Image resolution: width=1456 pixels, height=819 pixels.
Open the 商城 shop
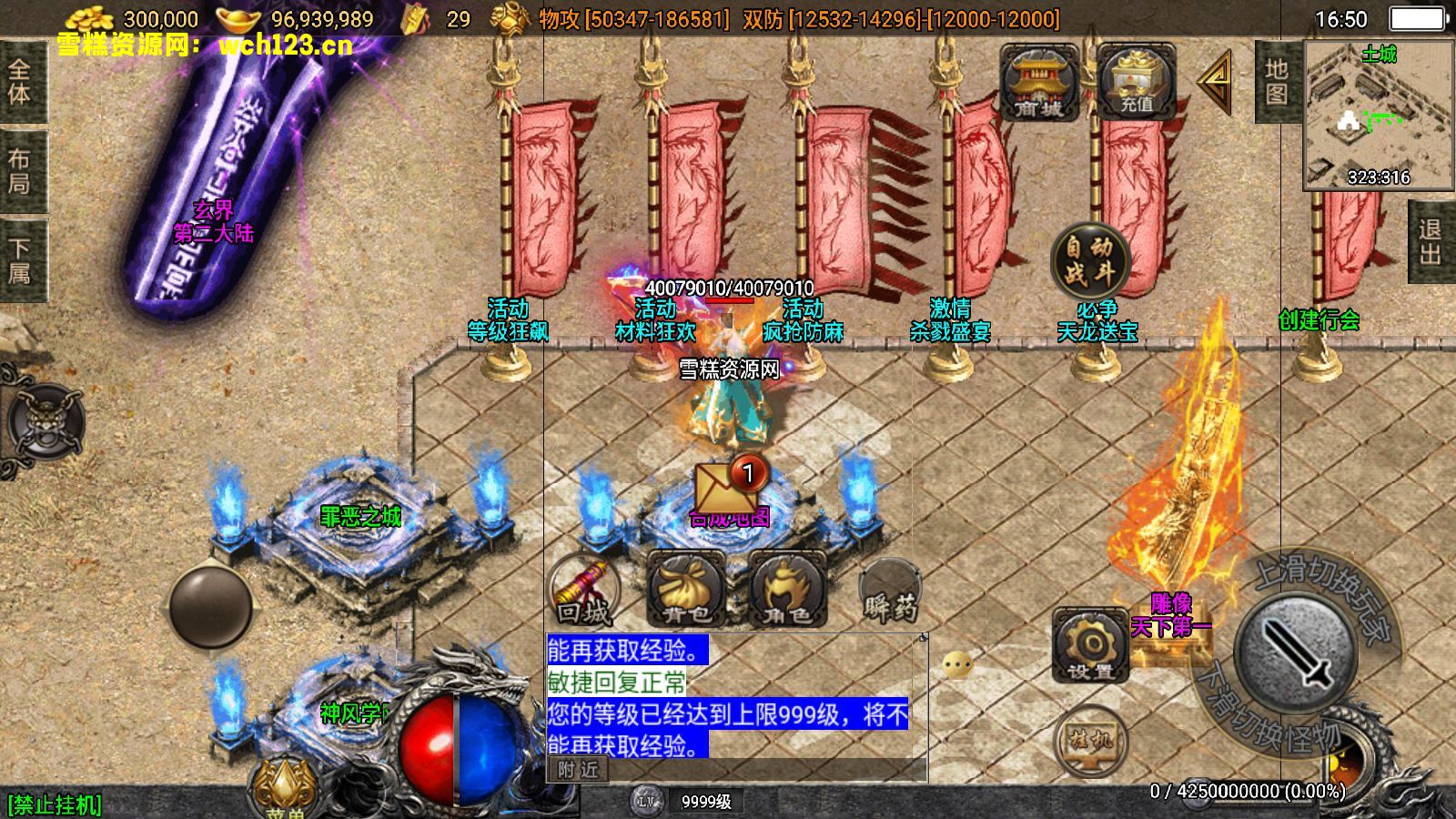point(1038,84)
